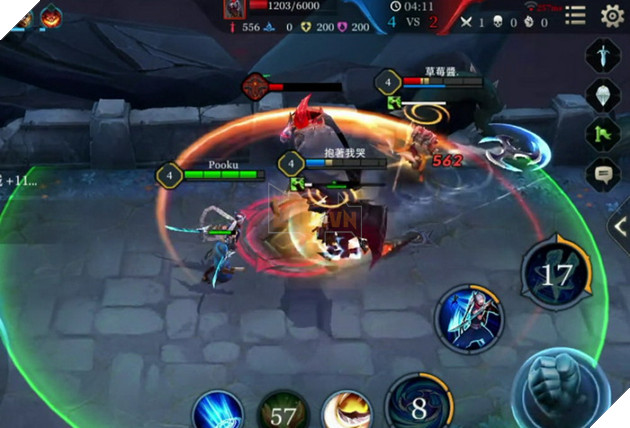The image size is (630, 428).
Task: Select the orange hero portrait at top-left
Action: tap(49, 16)
